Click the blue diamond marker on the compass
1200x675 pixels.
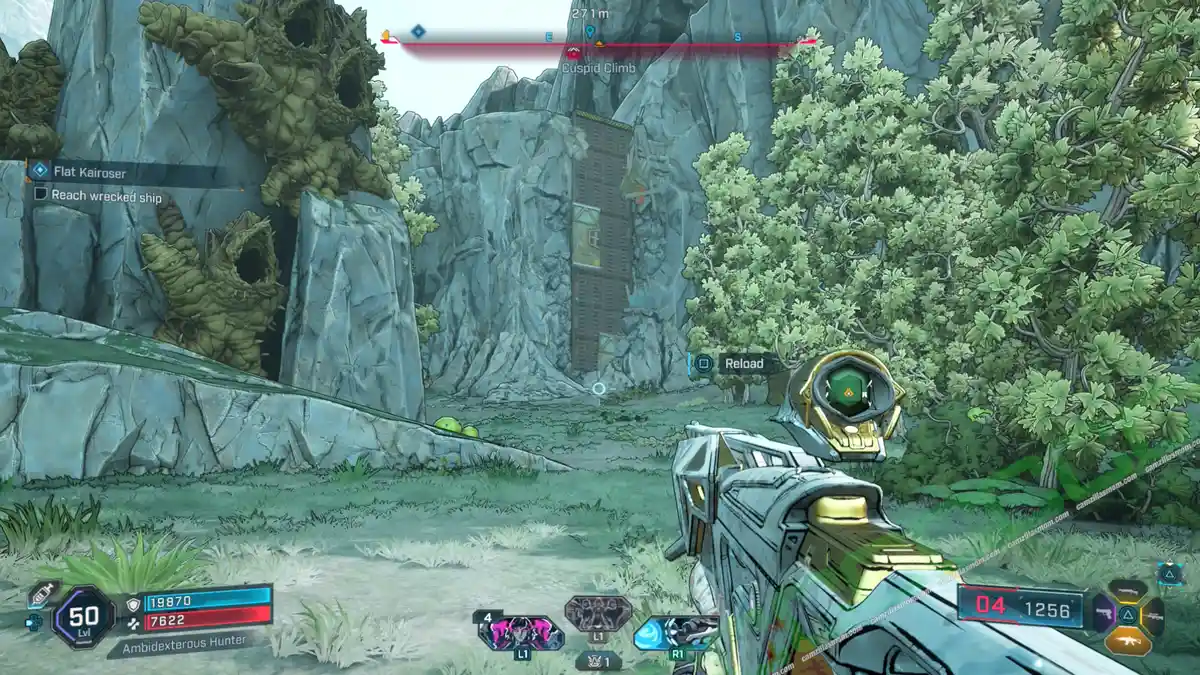pyautogui.click(x=418, y=32)
